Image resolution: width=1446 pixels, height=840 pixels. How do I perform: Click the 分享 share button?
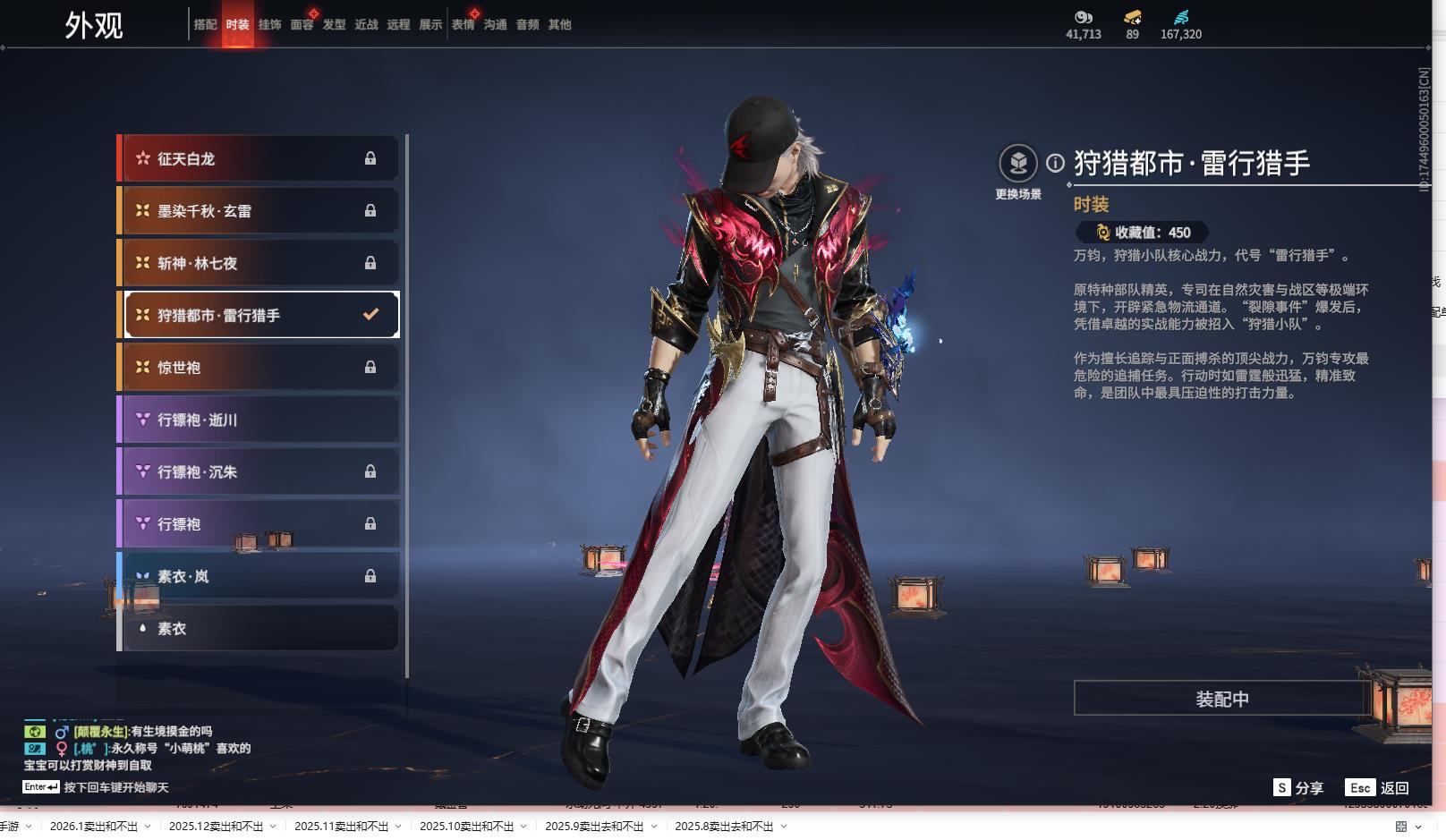click(x=1298, y=787)
